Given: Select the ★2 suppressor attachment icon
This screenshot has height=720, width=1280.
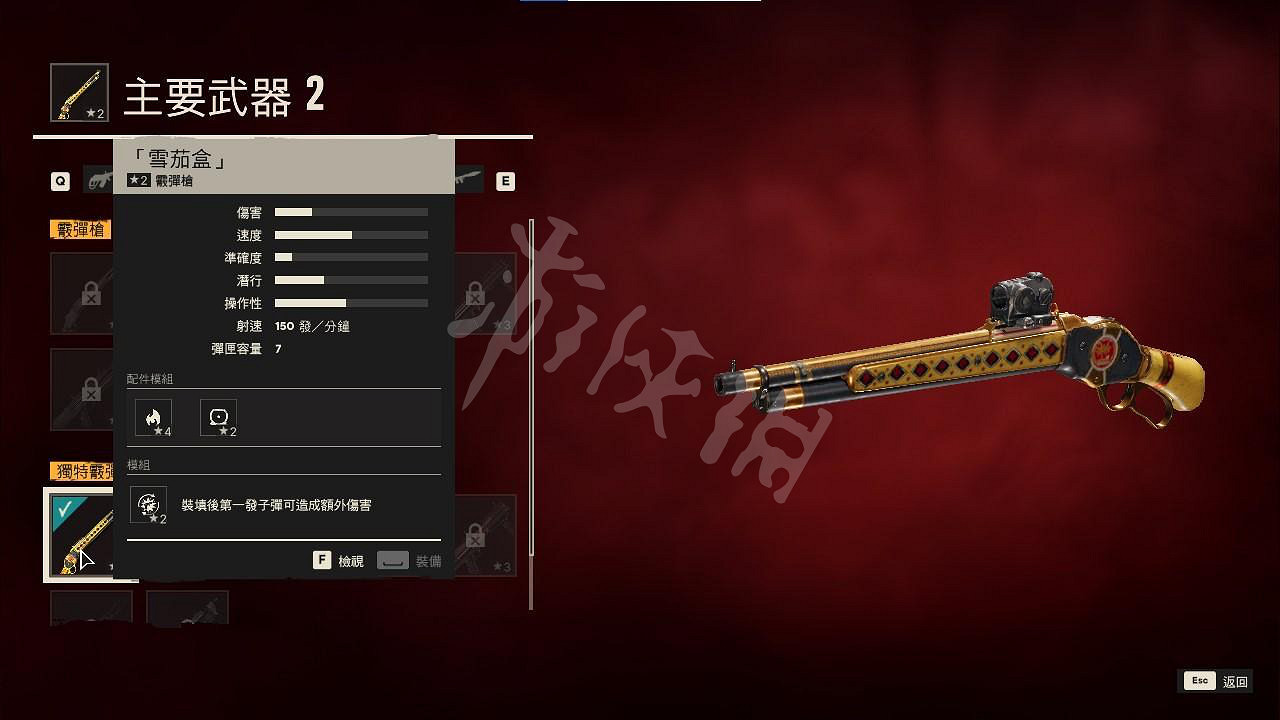Looking at the screenshot, I should (219, 417).
